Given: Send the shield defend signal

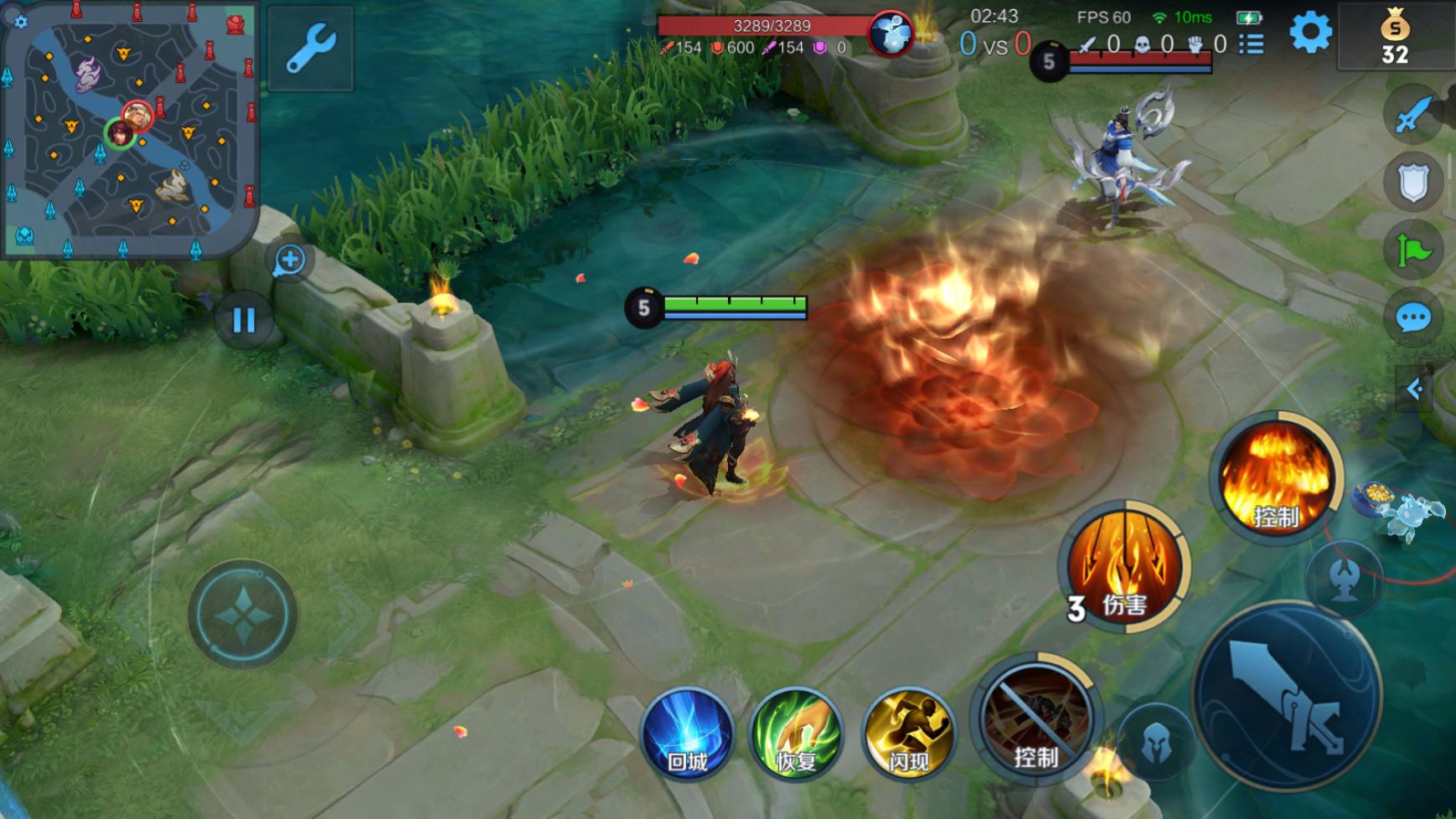Looking at the screenshot, I should (x=1413, y=183).
